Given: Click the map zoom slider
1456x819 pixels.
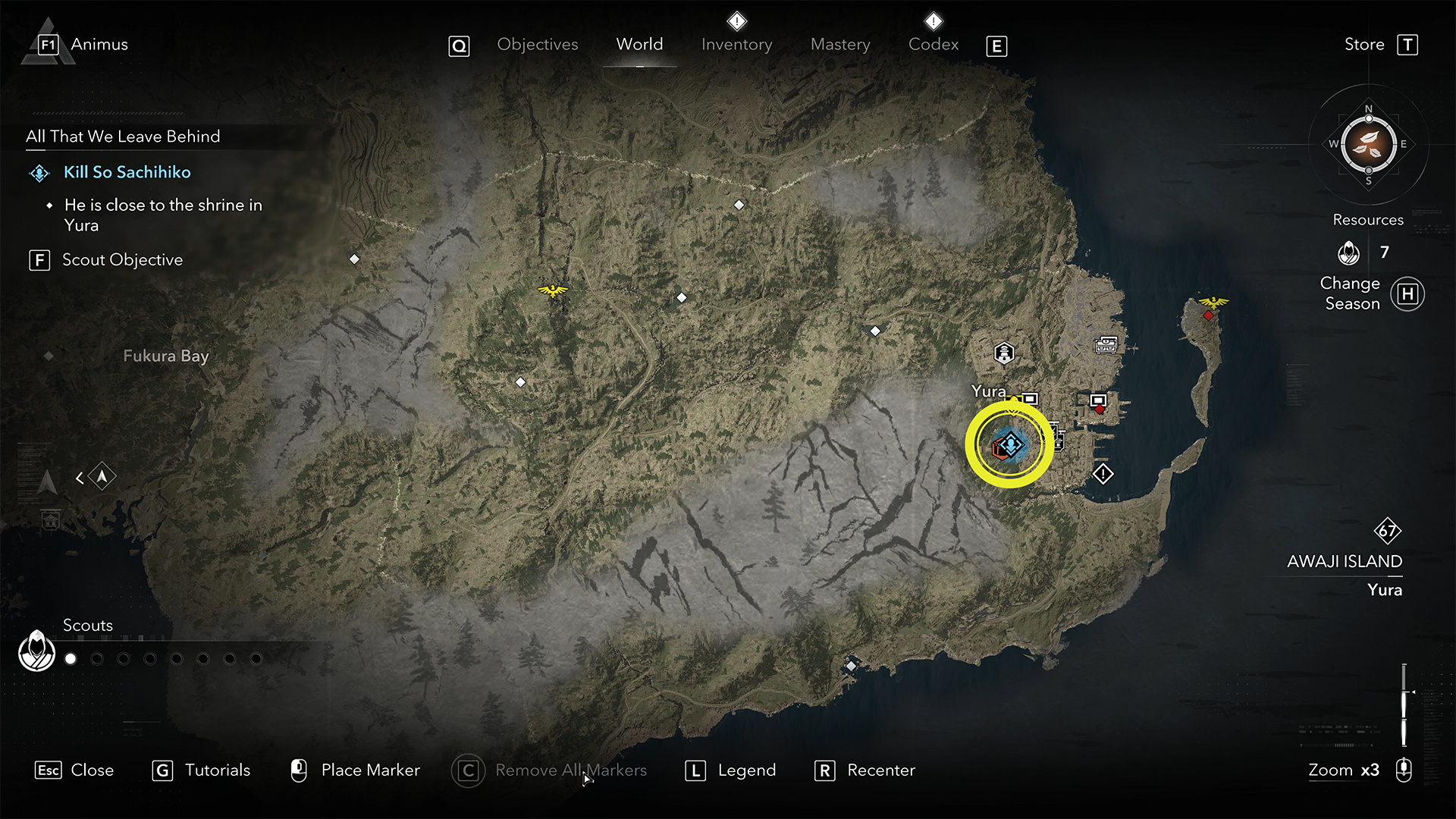Looking at the screenshot, I should (1404, 704).
